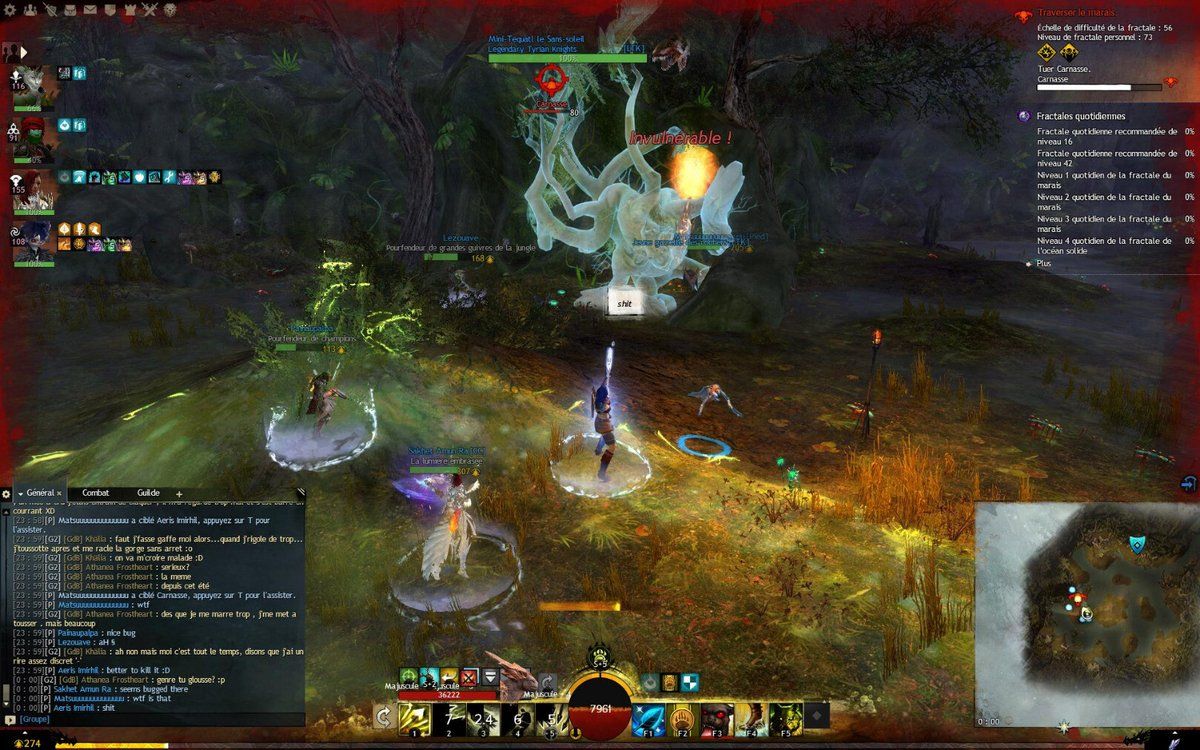Image resolution: width=1200 pixels, height=750 pixels.
Task: Switch to the Guilde chat tab
Action: click(x=148, y=493)
